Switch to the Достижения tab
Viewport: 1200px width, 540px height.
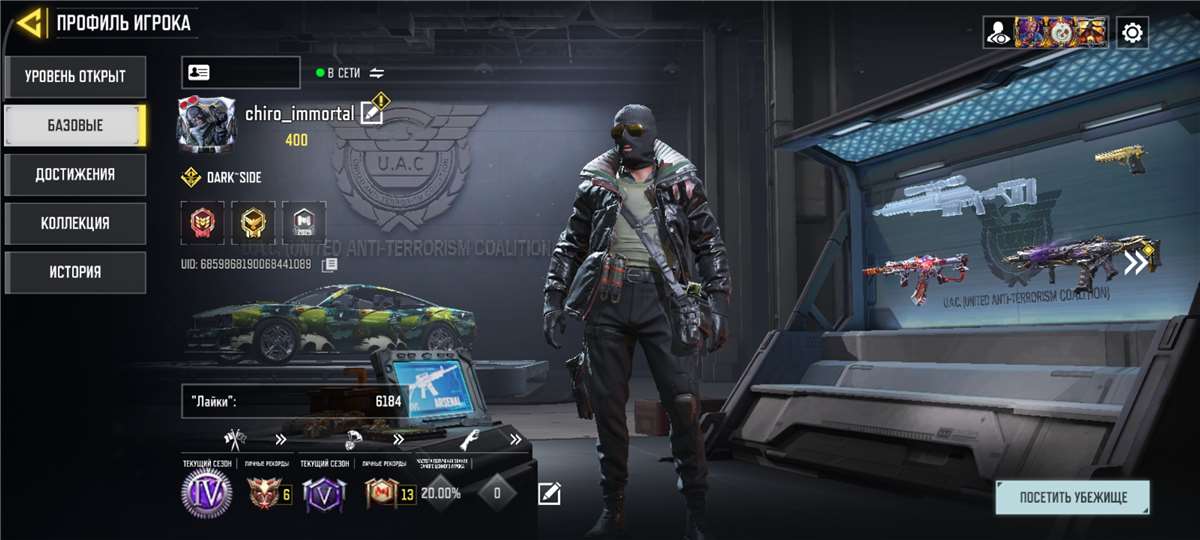pos(75,174)
